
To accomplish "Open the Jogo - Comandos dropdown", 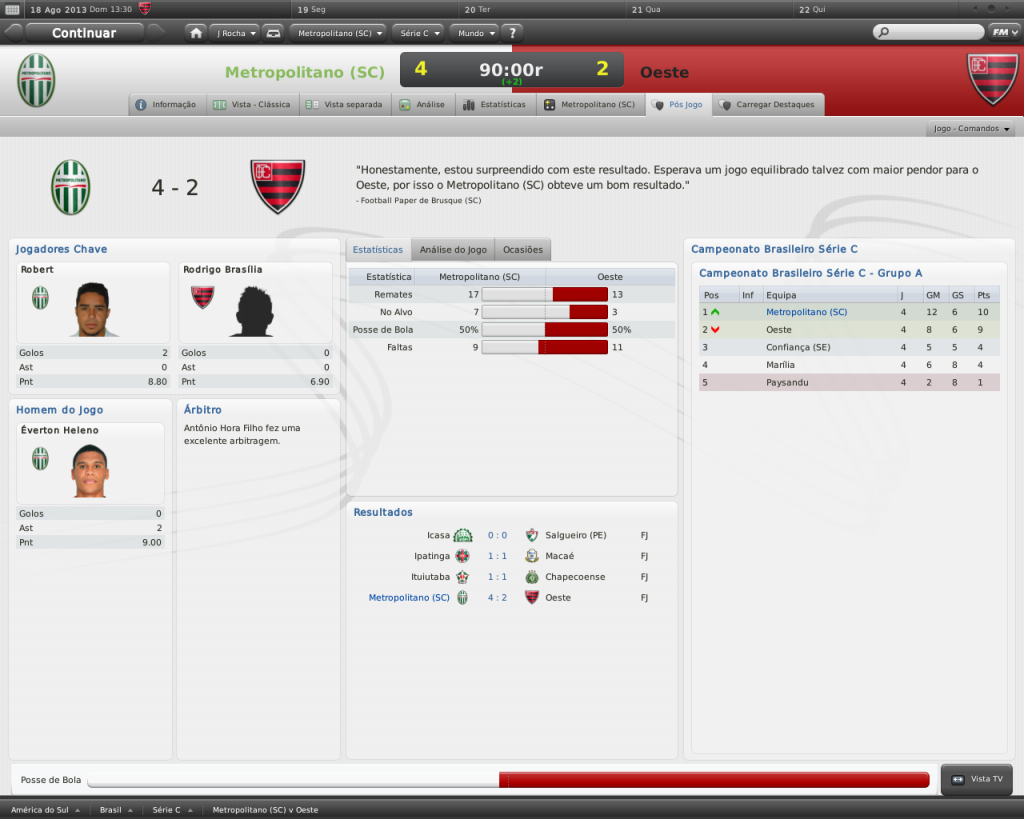I will [972, 129].
